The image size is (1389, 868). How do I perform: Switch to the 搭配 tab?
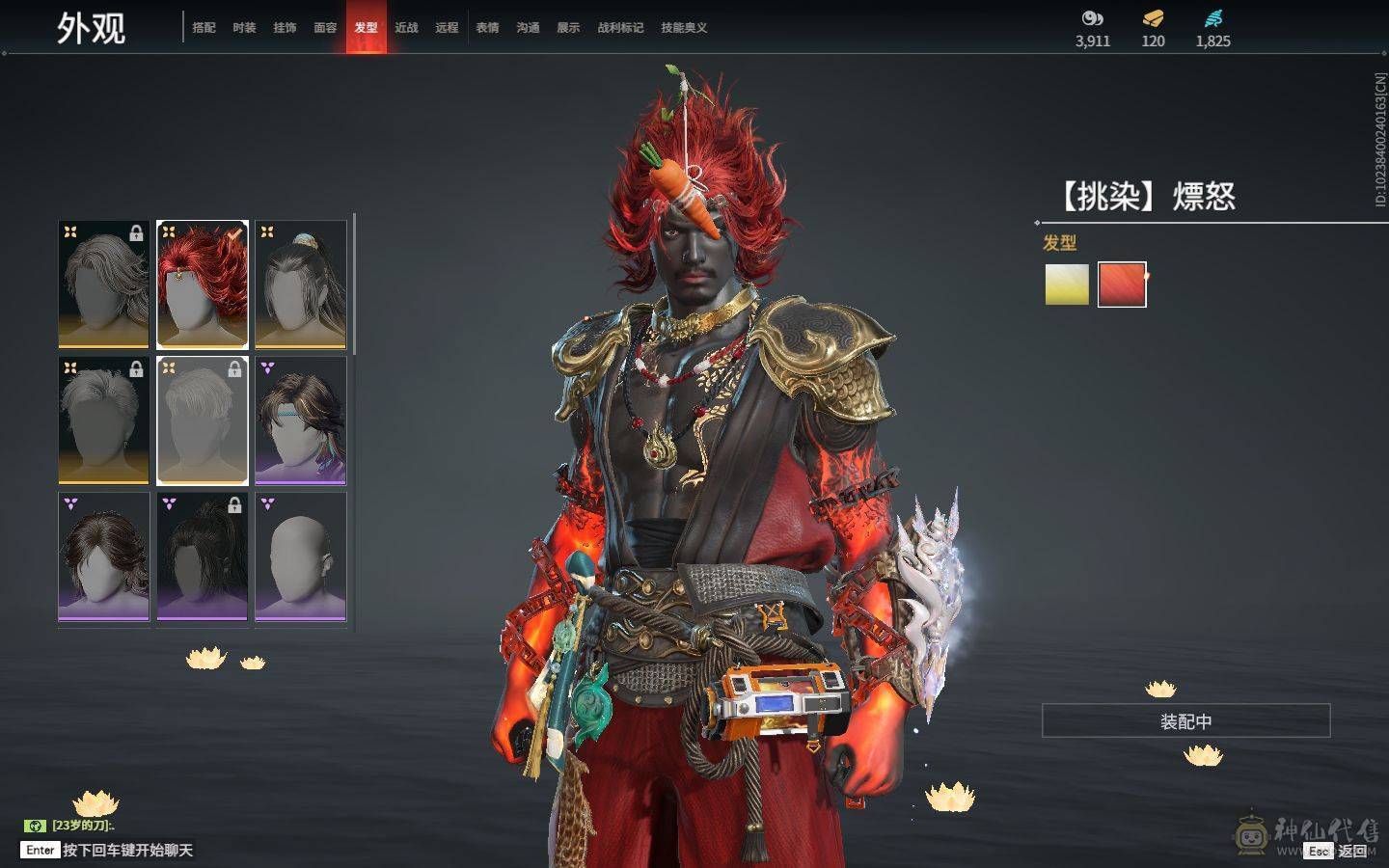[x=204, y=28]
